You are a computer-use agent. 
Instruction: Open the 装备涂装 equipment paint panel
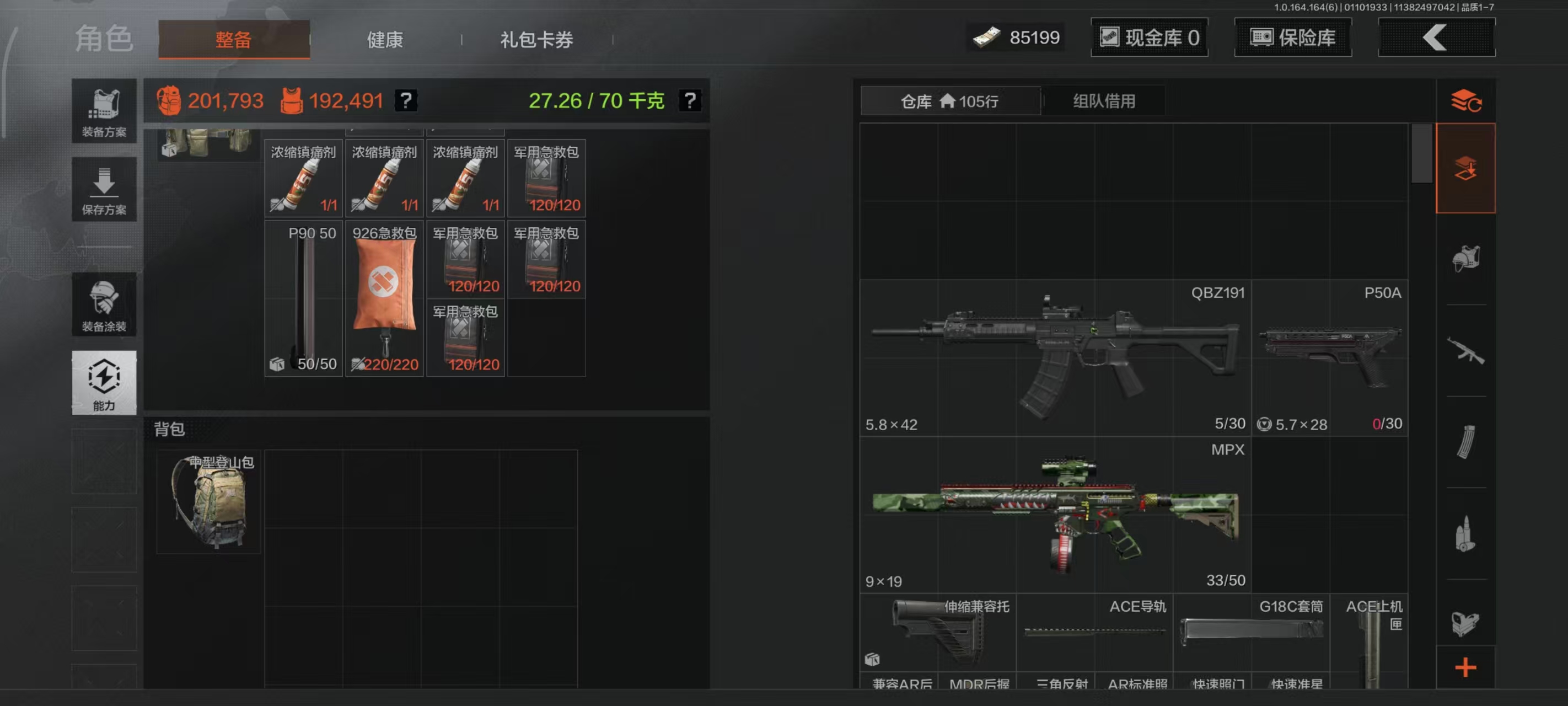pos(104,304)
